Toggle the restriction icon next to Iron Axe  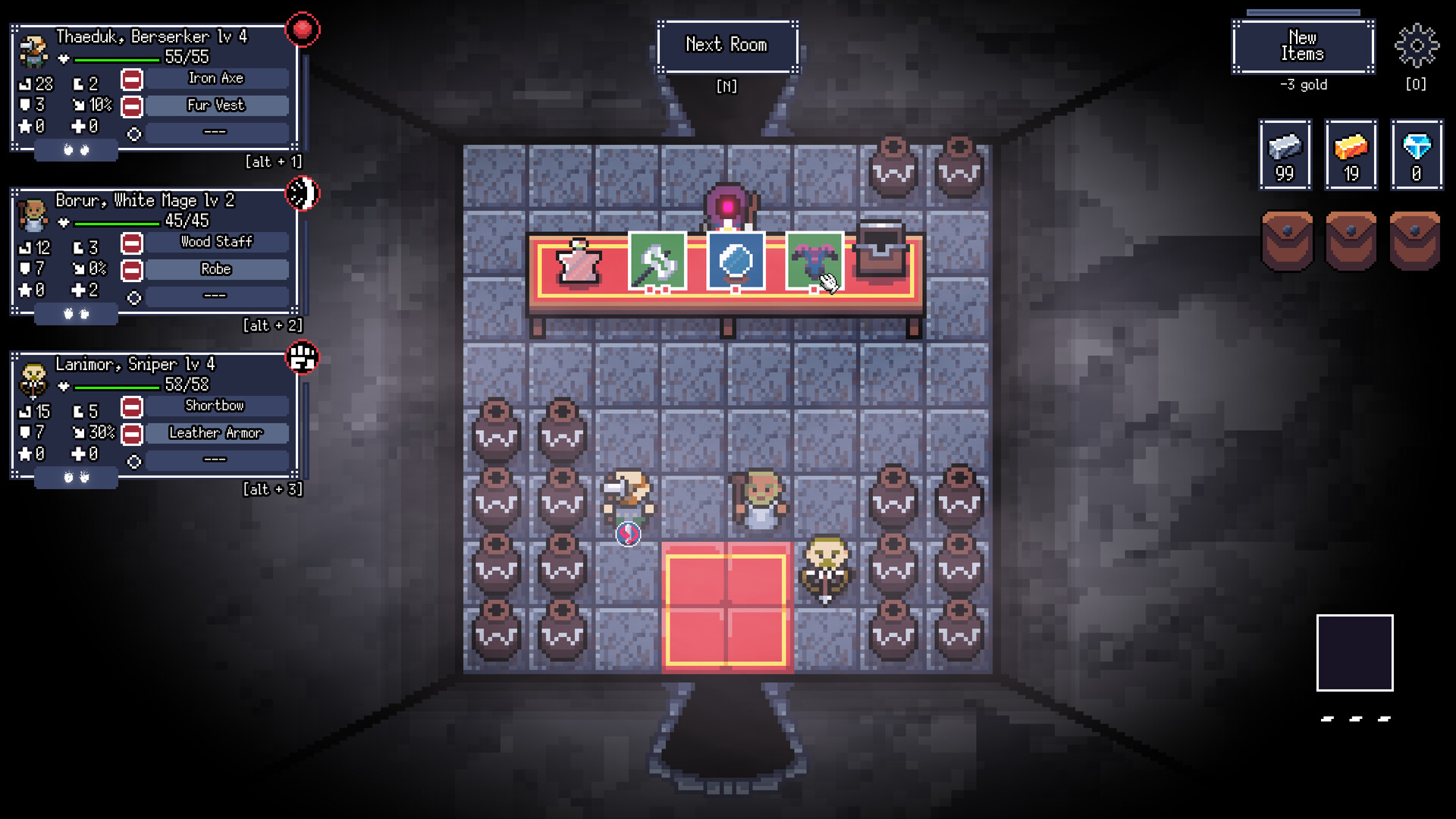tap(130, 77)
